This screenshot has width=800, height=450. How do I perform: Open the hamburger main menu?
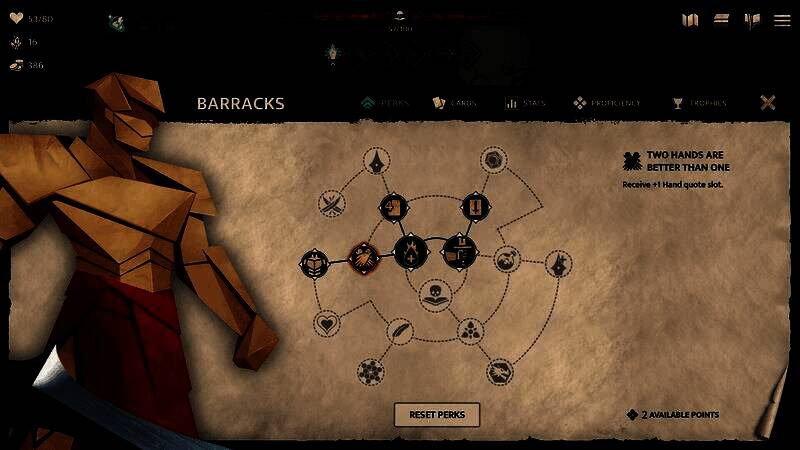pos(781,20)
